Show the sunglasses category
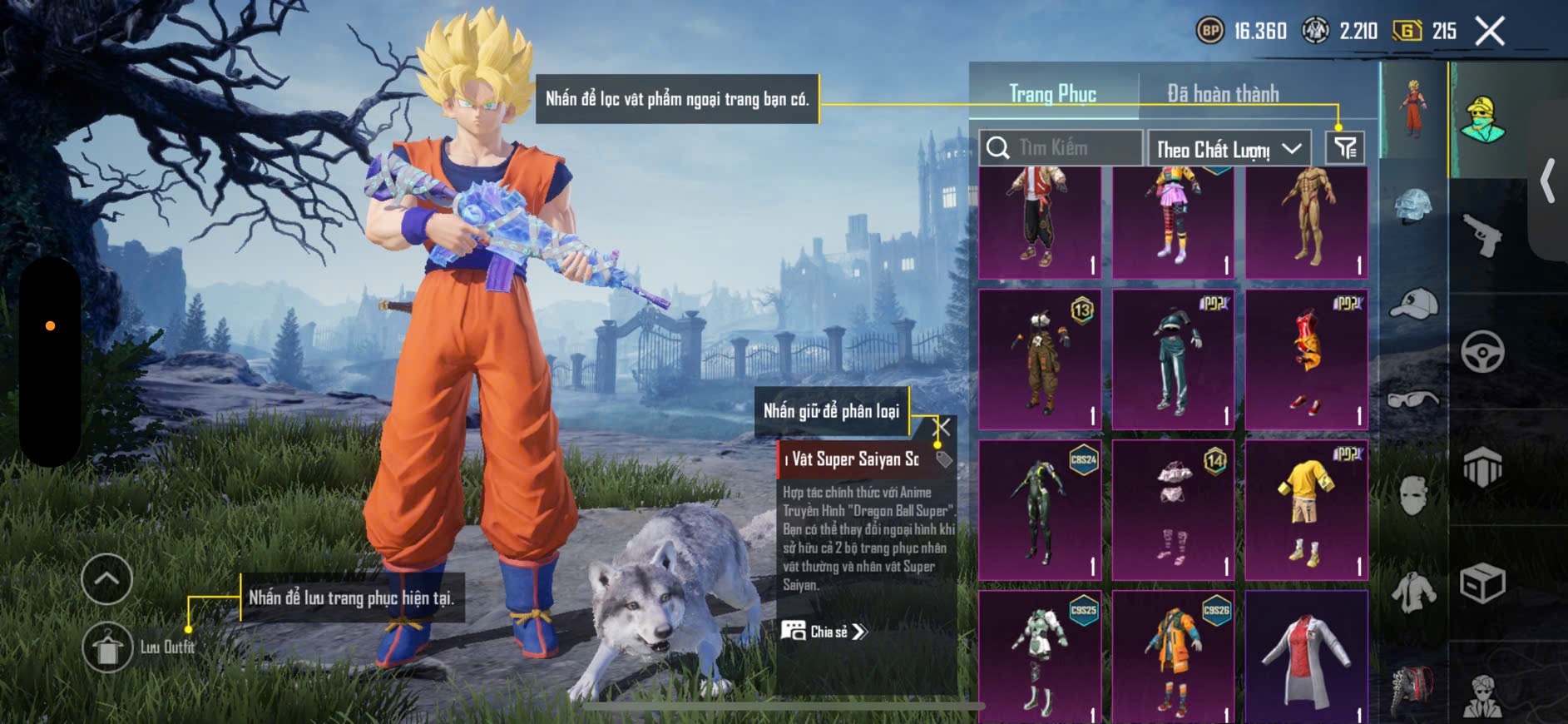Viewport: 1568px width, 724px height. pos(1413,399)
